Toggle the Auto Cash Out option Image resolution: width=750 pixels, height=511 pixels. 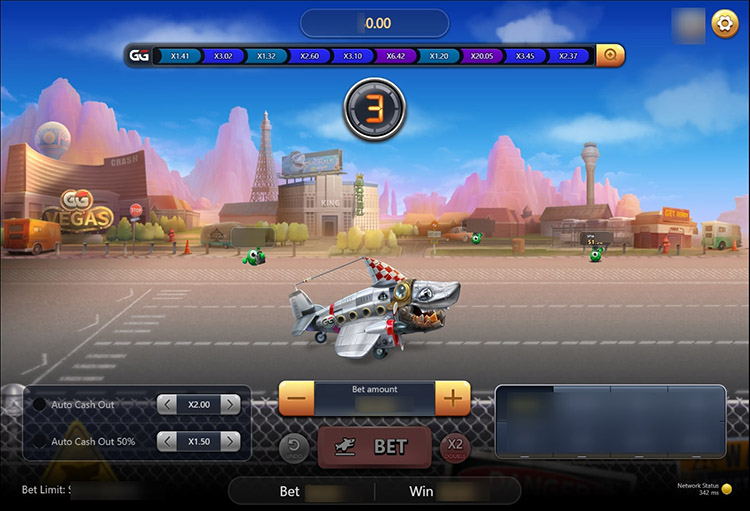(x=40, y=405)
